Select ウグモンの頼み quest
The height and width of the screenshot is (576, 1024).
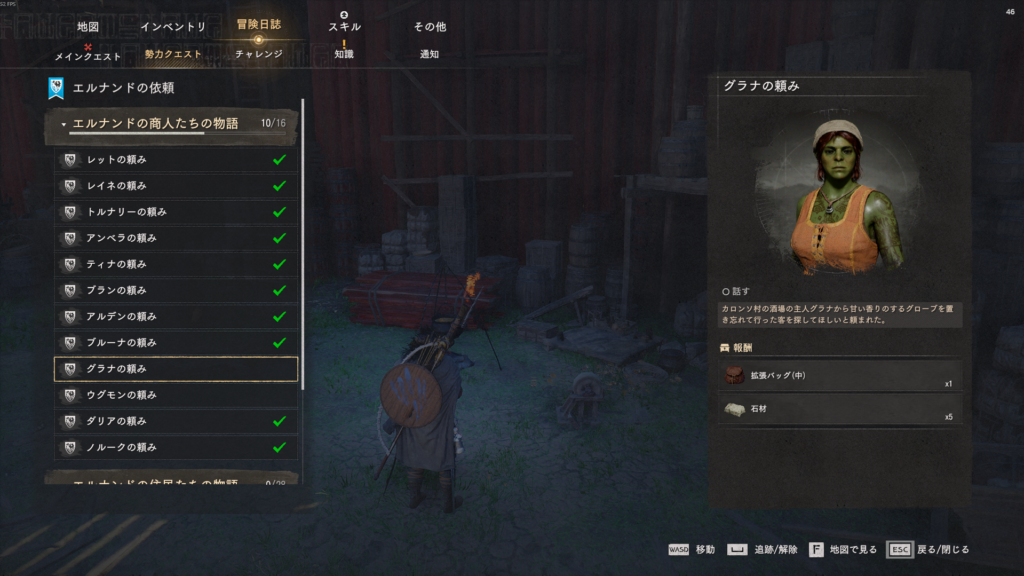coord(175,395)
